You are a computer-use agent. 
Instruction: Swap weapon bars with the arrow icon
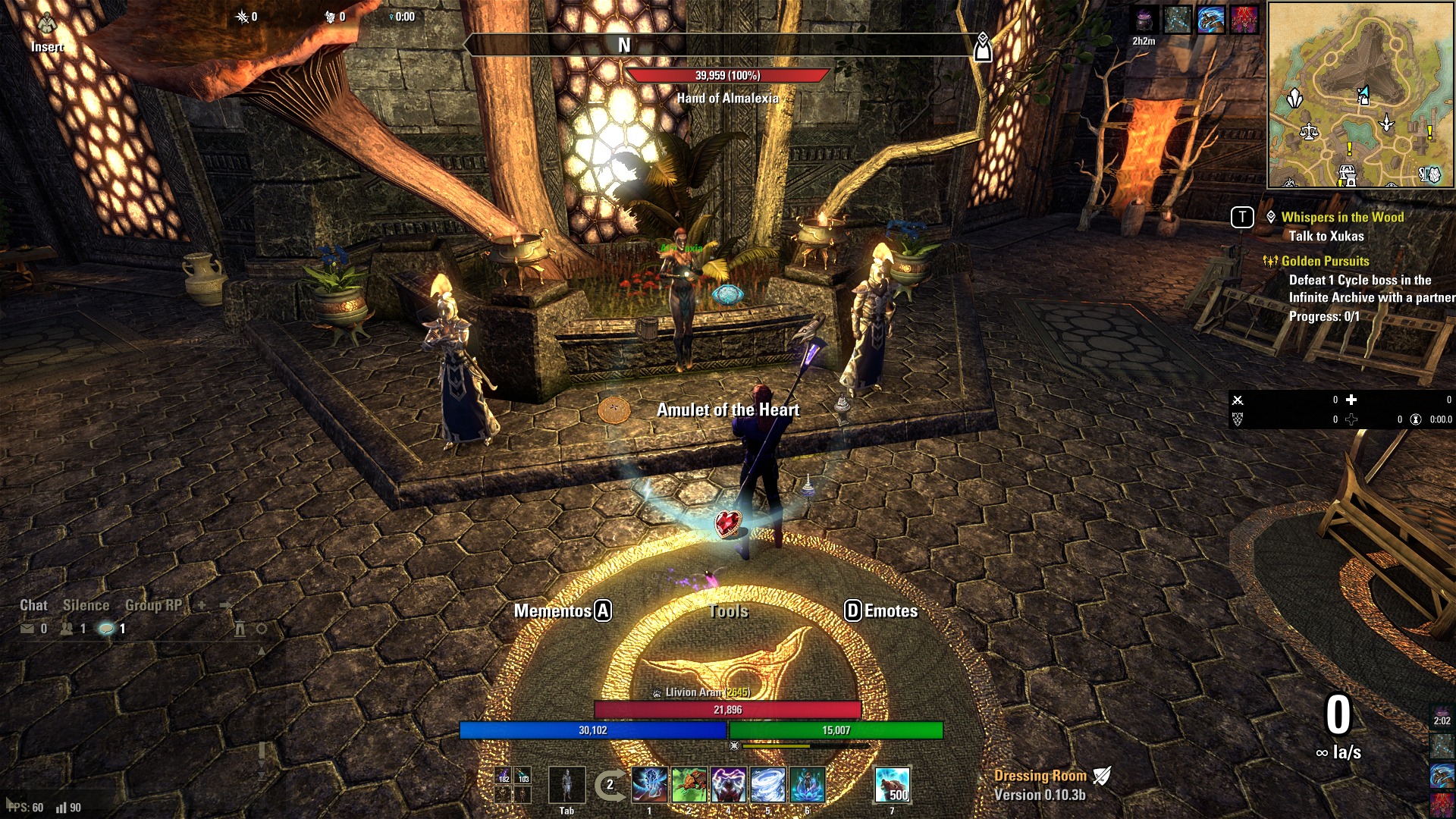point(609,786)
